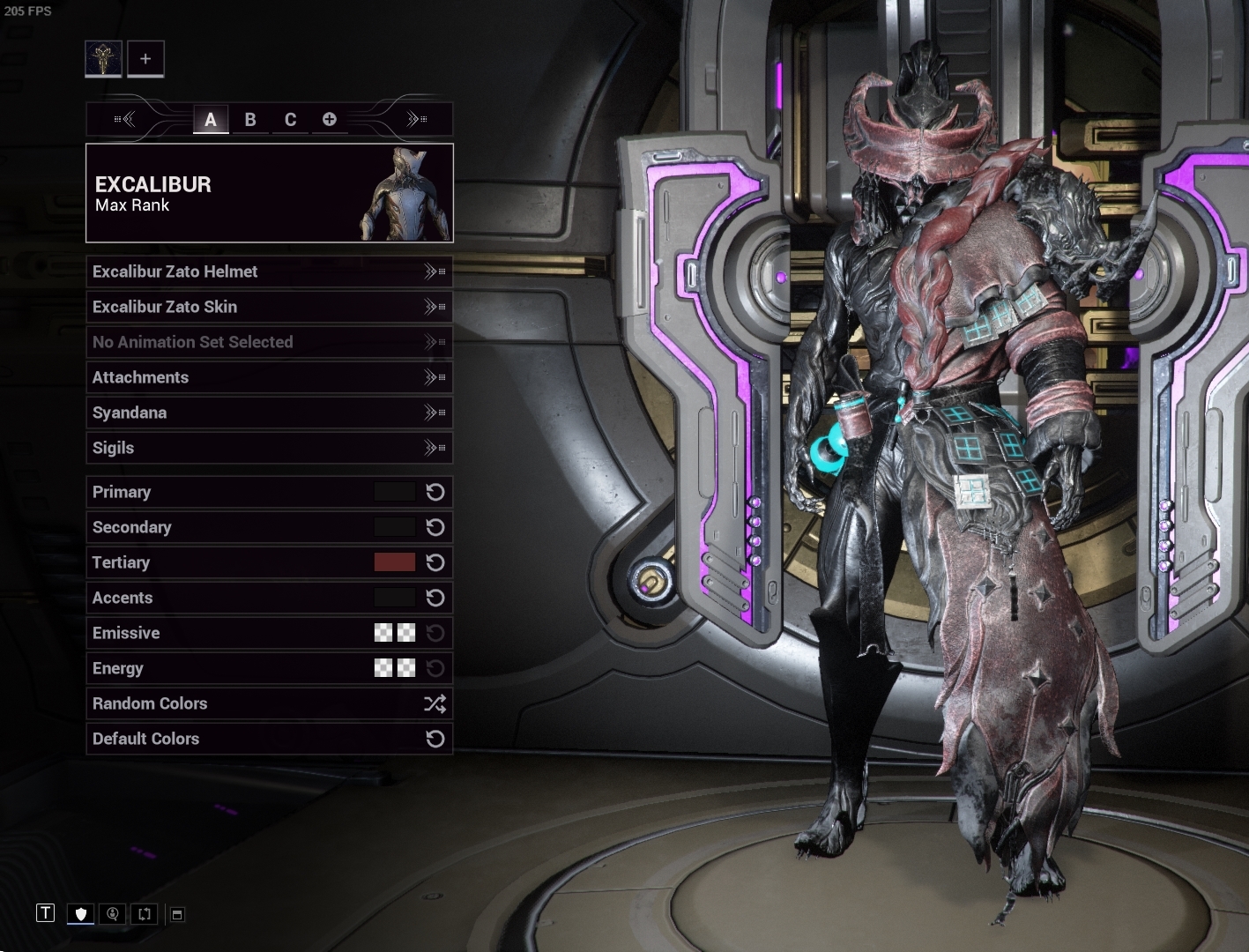Open the Random Colors shuffle icon
Screen dimensions: 1249x952
pos(434,703)
